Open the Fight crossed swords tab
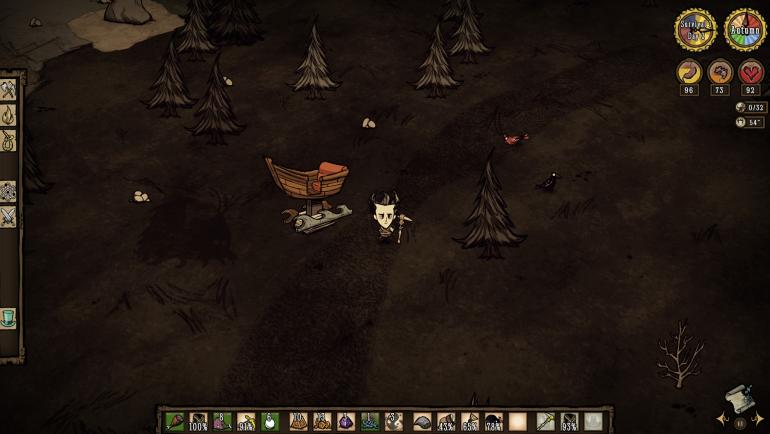 8,215
